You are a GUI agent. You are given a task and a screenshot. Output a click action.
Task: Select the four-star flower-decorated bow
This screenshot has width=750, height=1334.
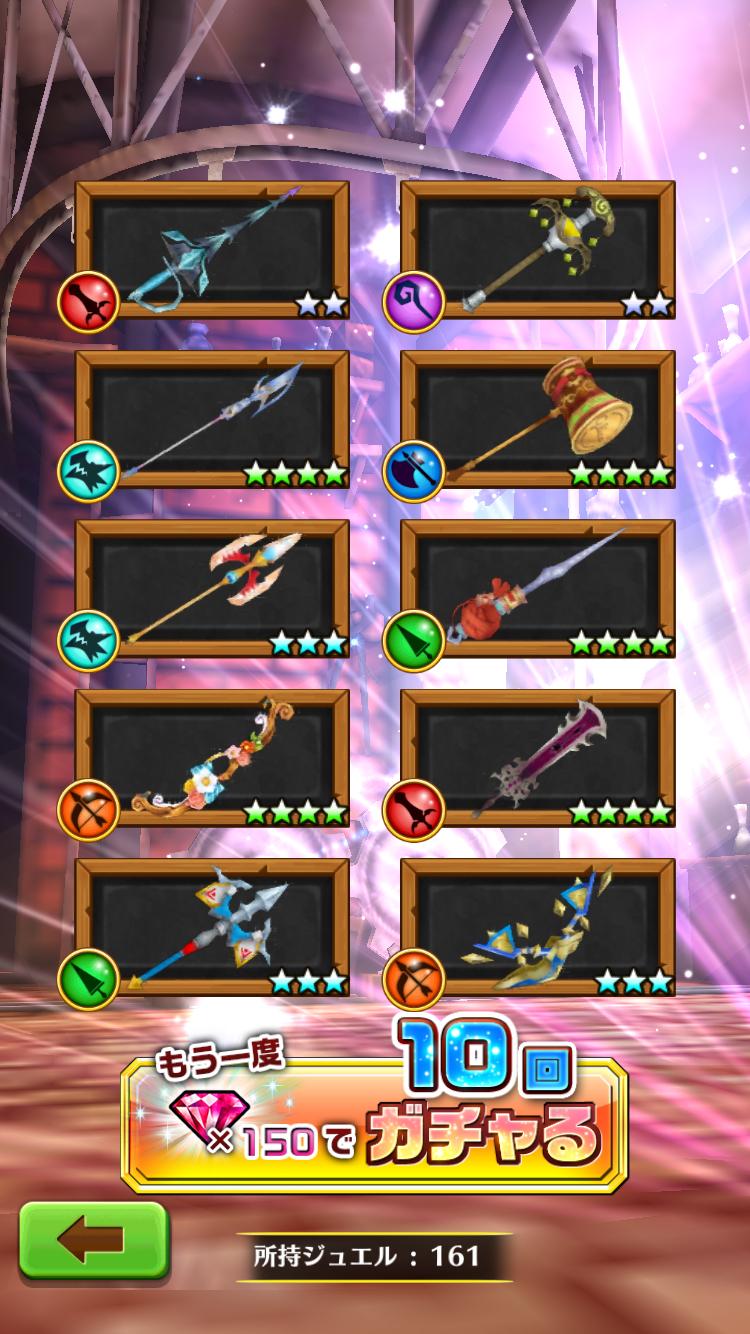pos(213,757)
